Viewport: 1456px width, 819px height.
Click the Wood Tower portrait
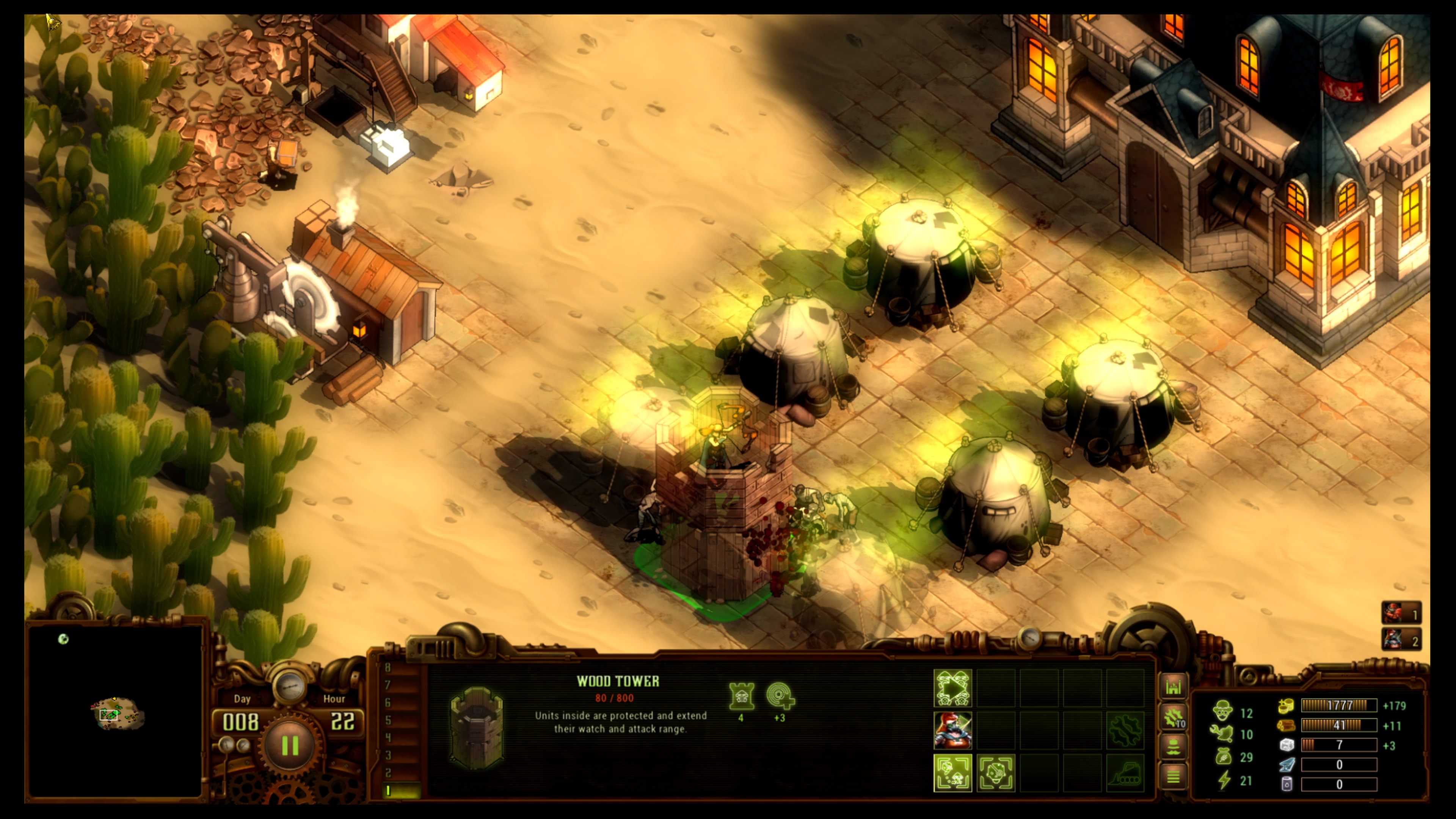(477, 727)
